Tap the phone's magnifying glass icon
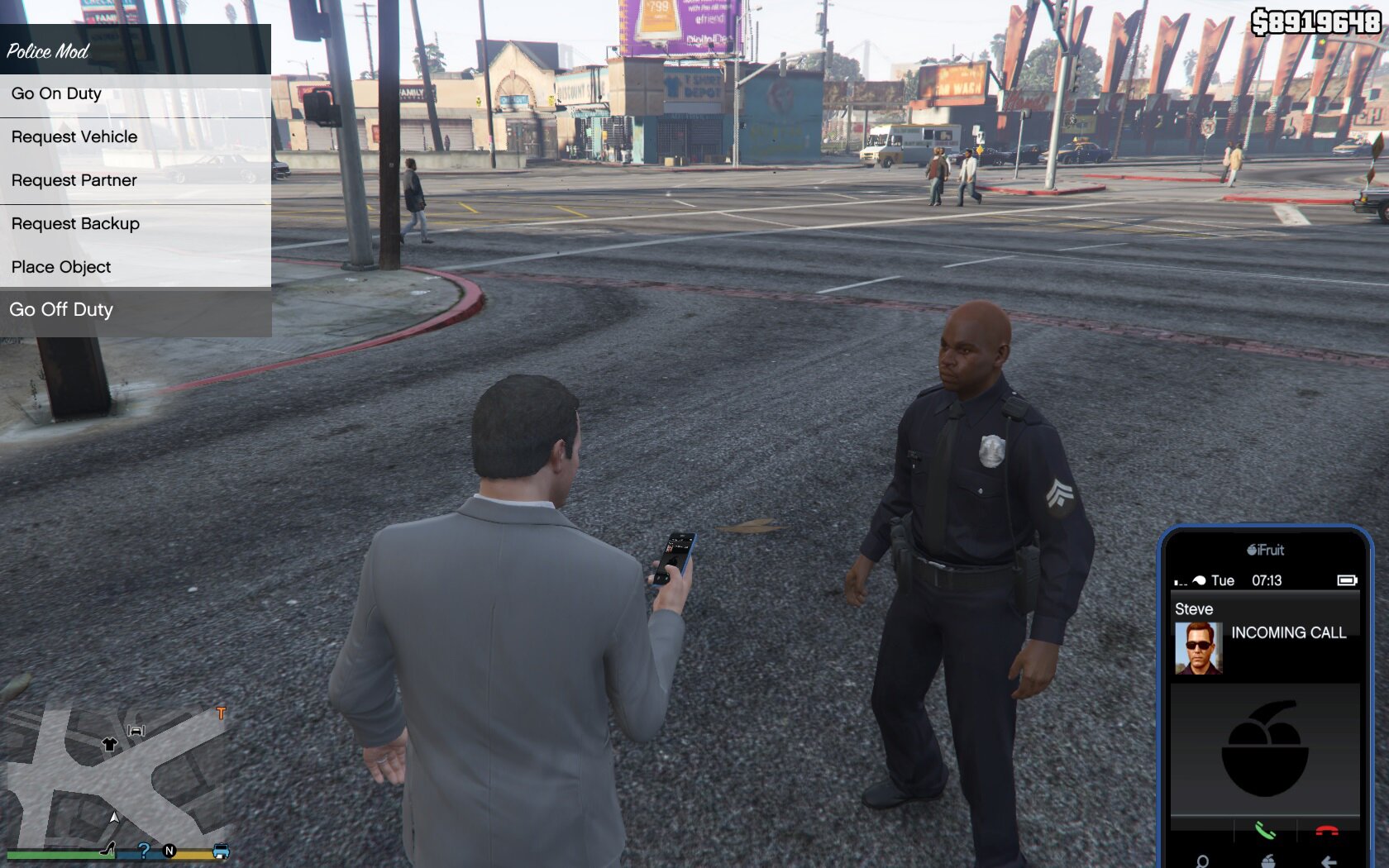The height and width of the screenshot is (868, 1389). (x=1202, y=861)
